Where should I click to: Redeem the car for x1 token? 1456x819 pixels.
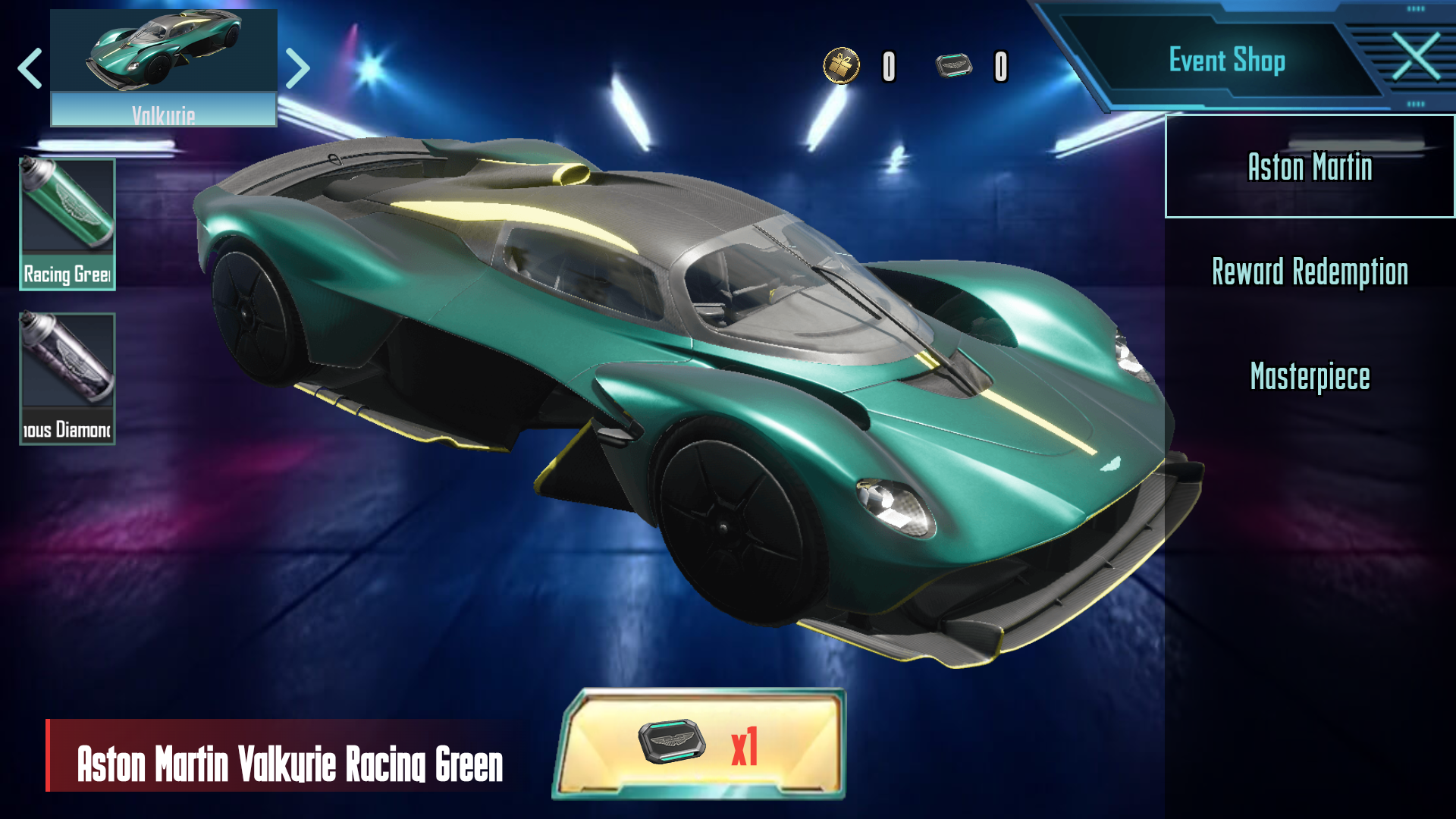(699, 745)
